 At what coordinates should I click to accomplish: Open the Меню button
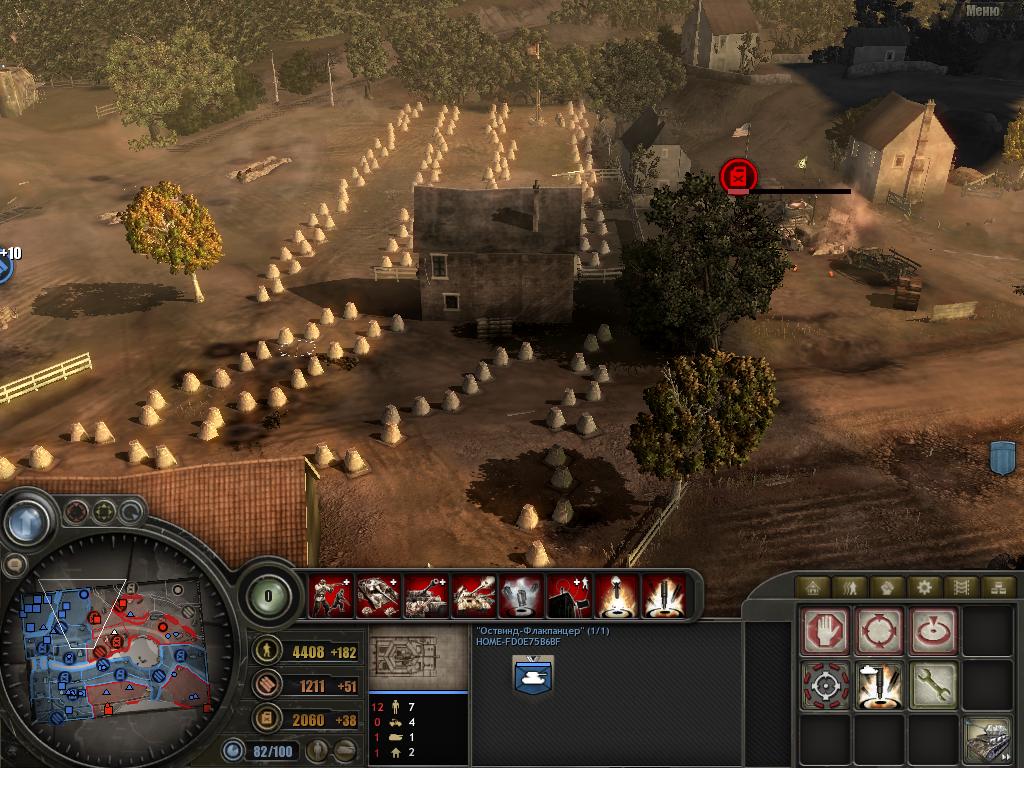click(983, 11)
